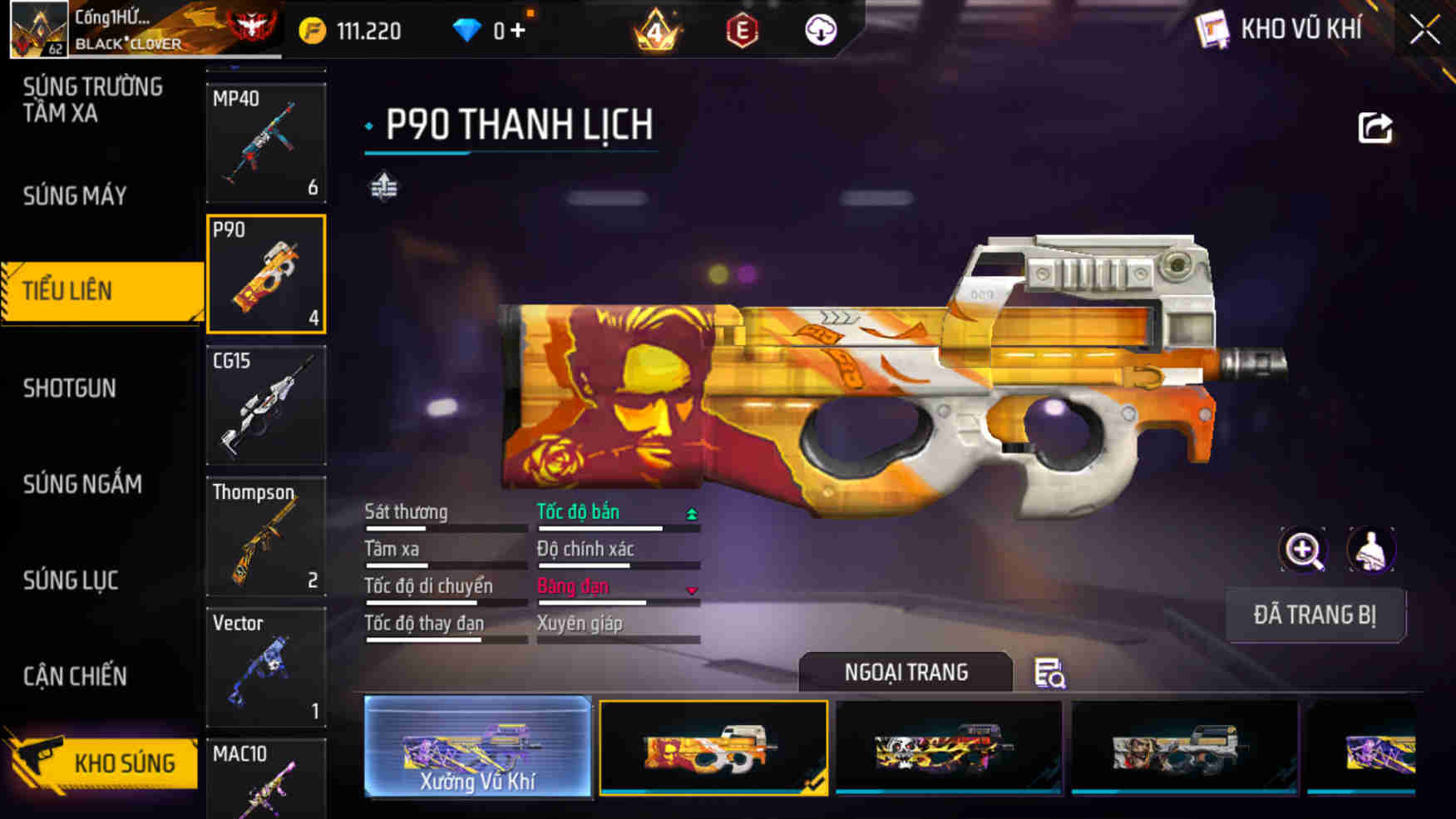Open the cloud download icon in top bar

818,30
